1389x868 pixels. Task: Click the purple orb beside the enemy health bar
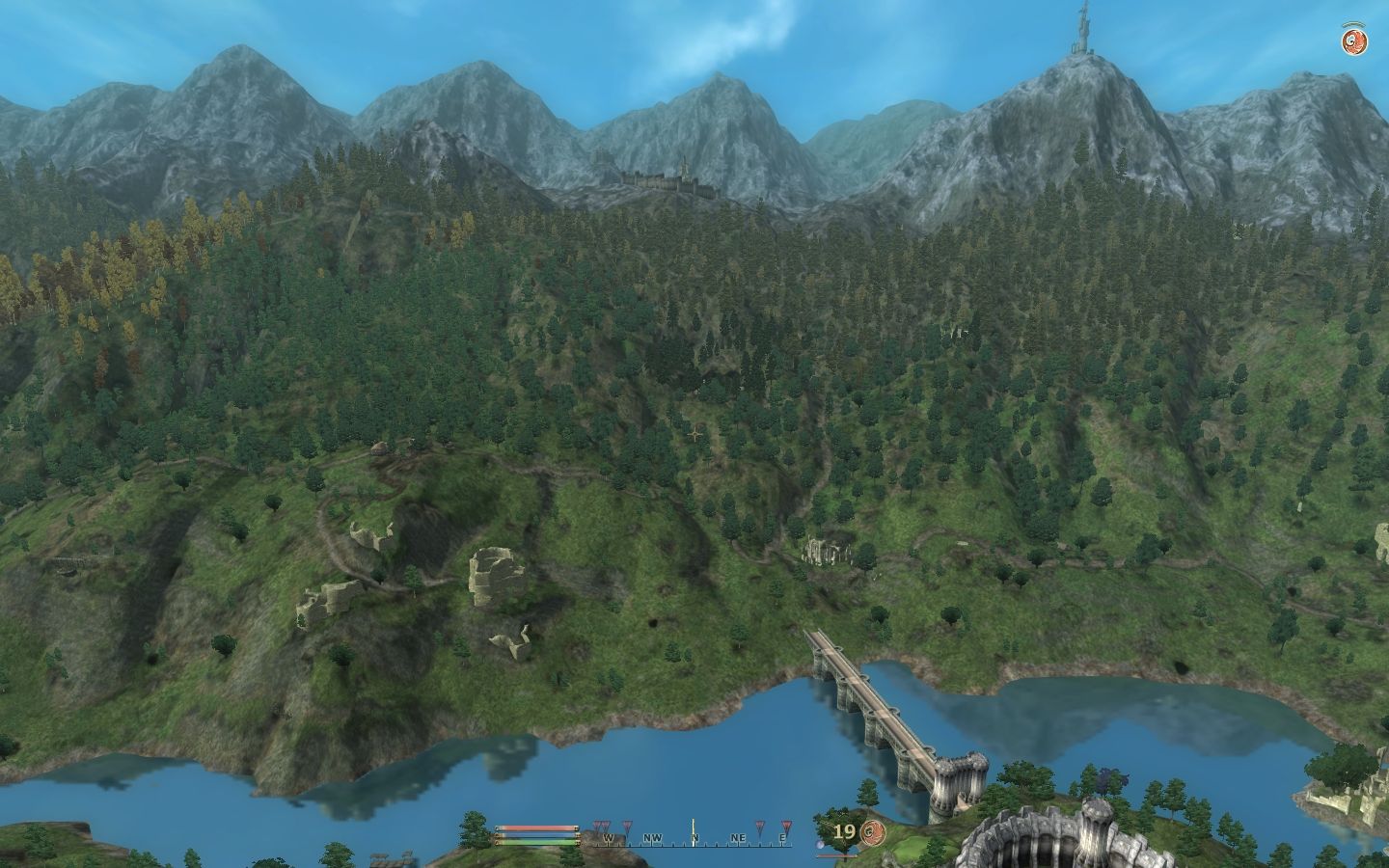coord(820,846)
